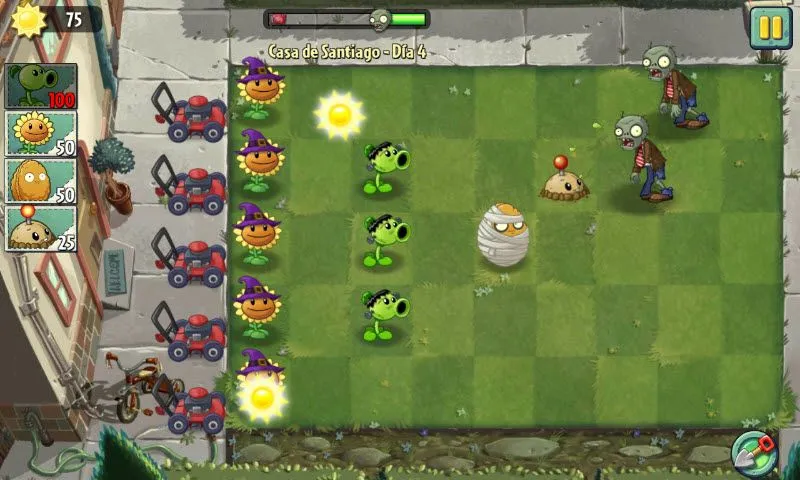Choose the Sunflower seed packet
This screenshot has width=800, height=480.
pyautogui.click(x=42, y=133)
